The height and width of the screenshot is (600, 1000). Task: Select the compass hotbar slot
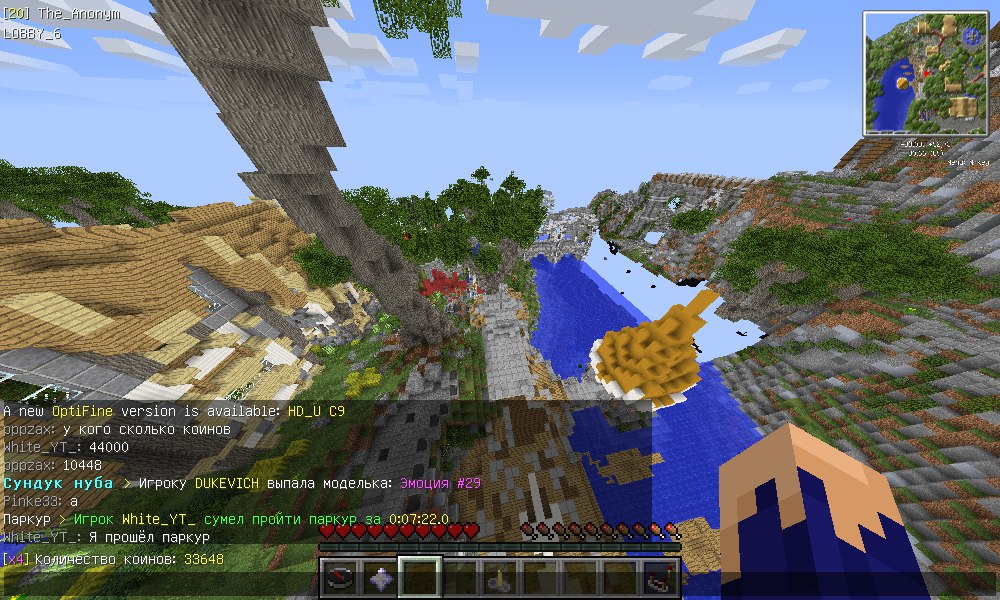pyautogui.click(x=340, y=578)
